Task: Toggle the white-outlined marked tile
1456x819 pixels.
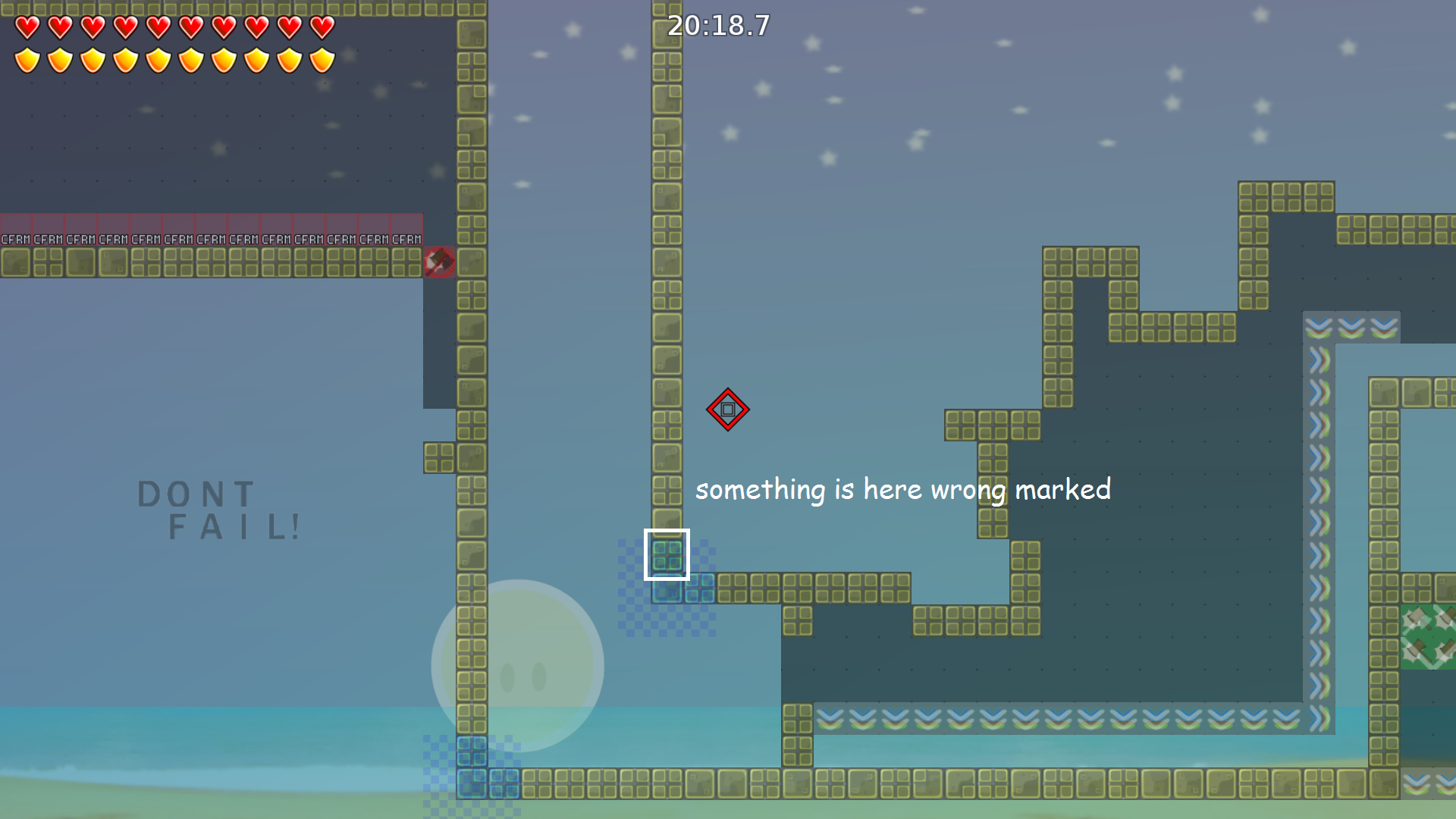Action: 666,554
